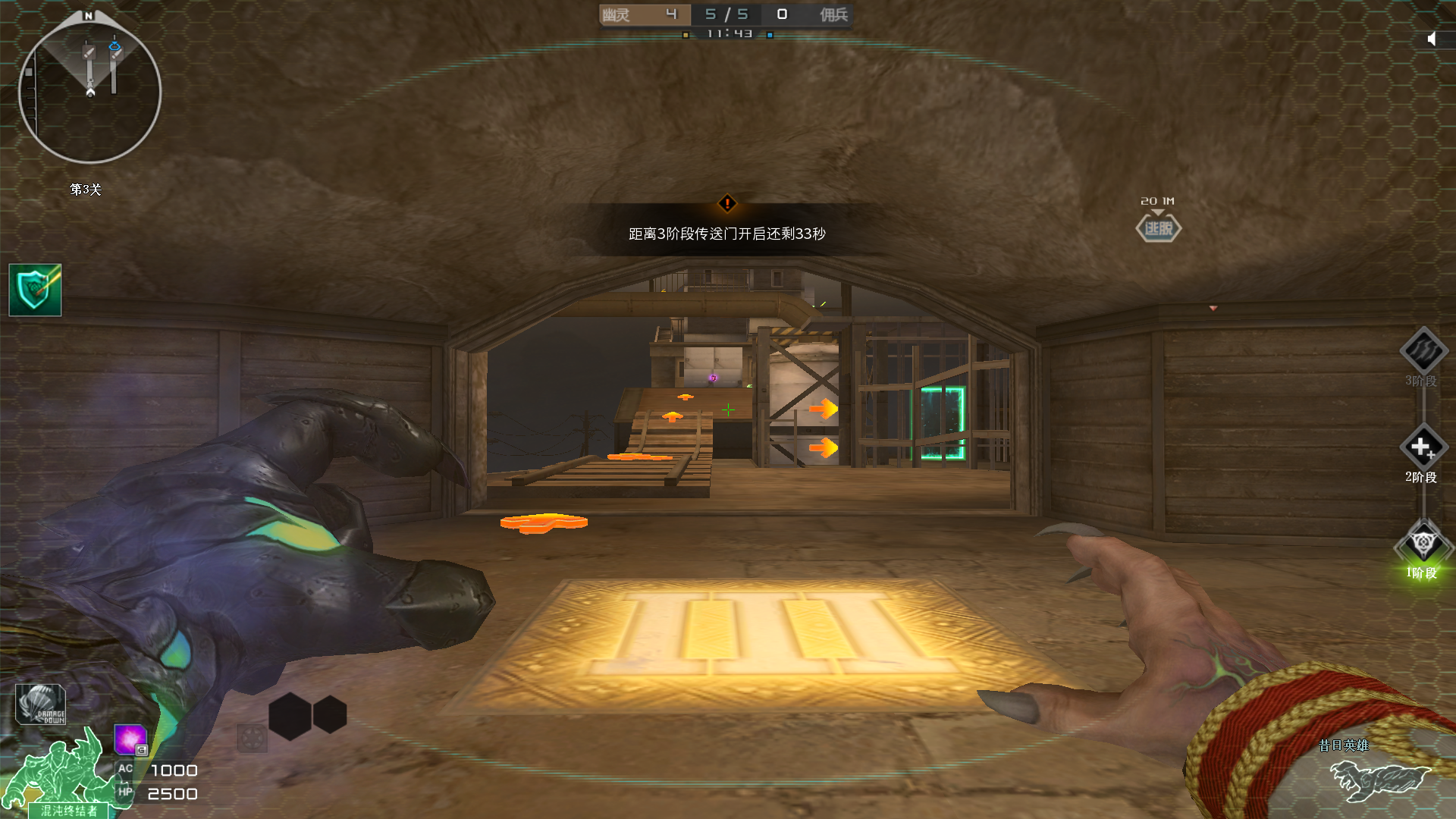Select the green shield buff icon
This screenshot has height=819, width=1456.
tap(35, 290)
